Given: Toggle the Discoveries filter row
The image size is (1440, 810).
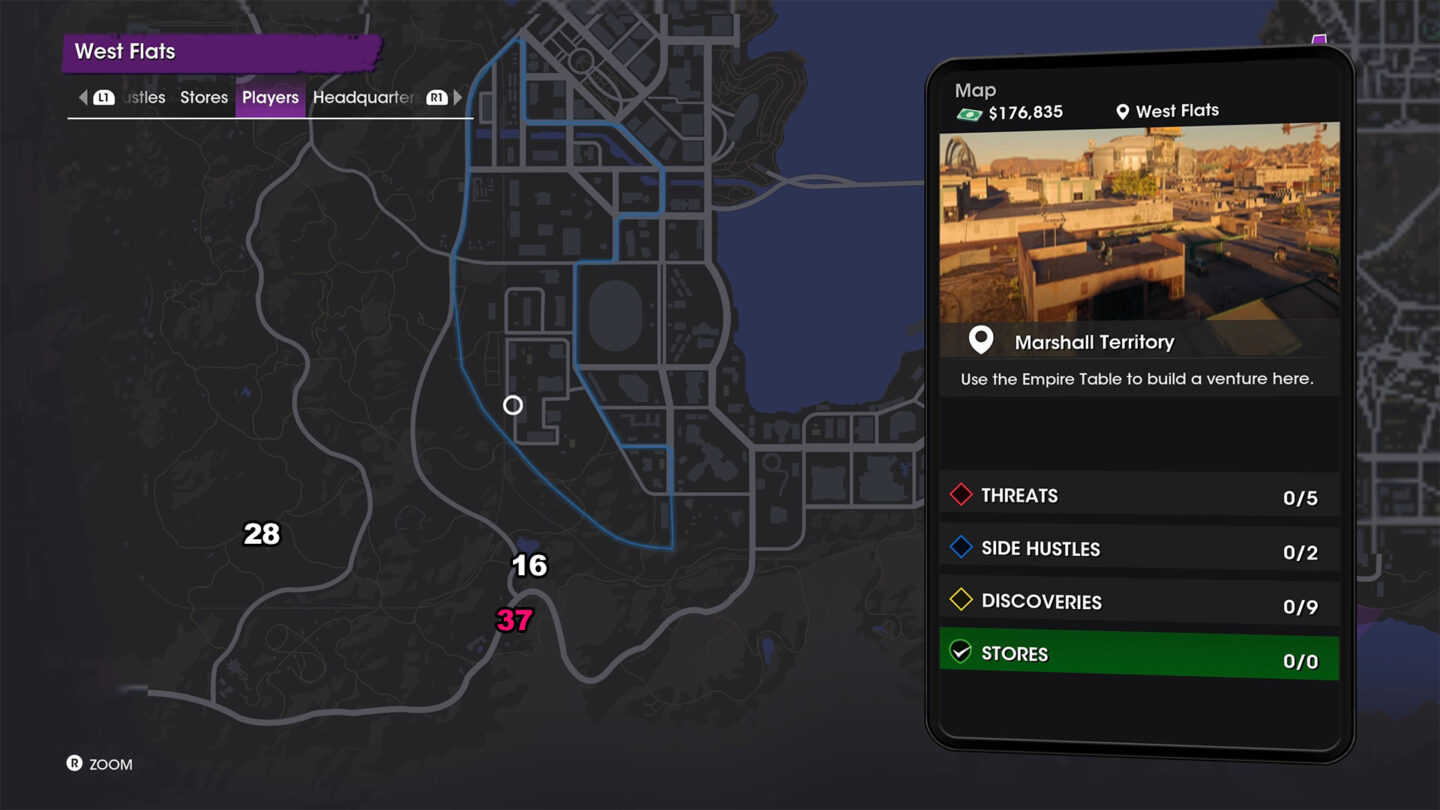Looking at the screenshot, I should click(x=1140, y=601).
